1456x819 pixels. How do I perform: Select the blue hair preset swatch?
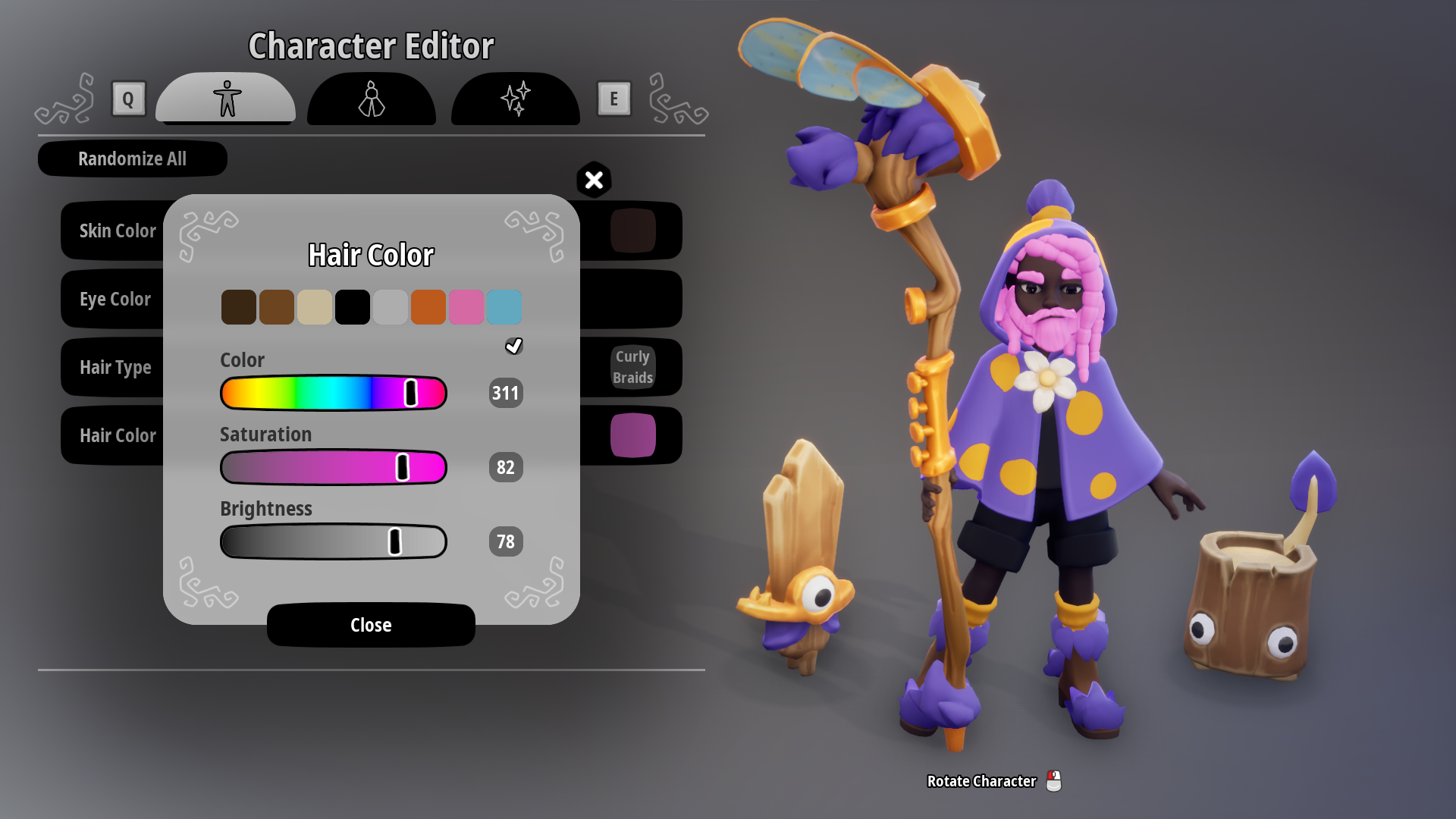(x=504, y=306)
